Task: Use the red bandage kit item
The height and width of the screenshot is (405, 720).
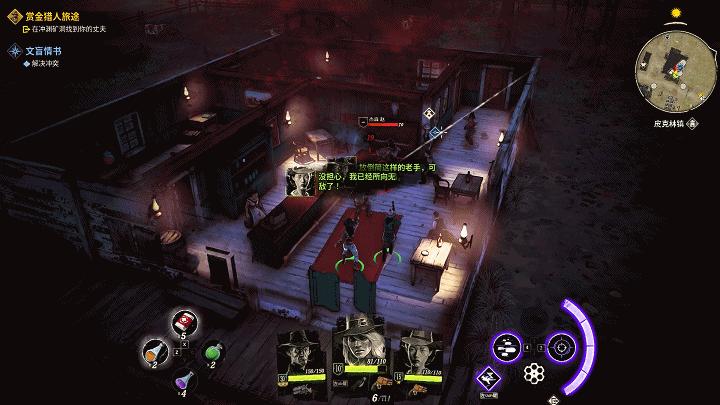Action: [x=184, y=321]
